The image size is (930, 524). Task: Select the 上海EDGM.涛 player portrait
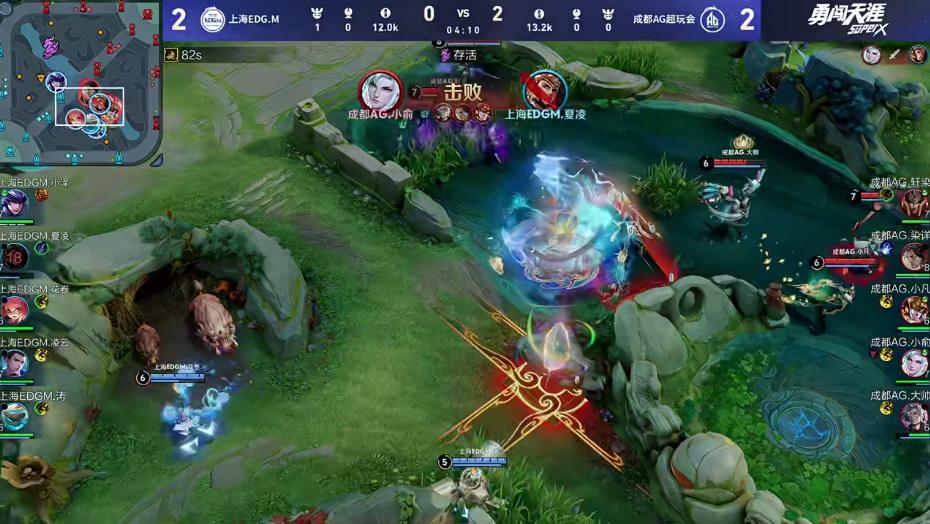tap(14, 415)
